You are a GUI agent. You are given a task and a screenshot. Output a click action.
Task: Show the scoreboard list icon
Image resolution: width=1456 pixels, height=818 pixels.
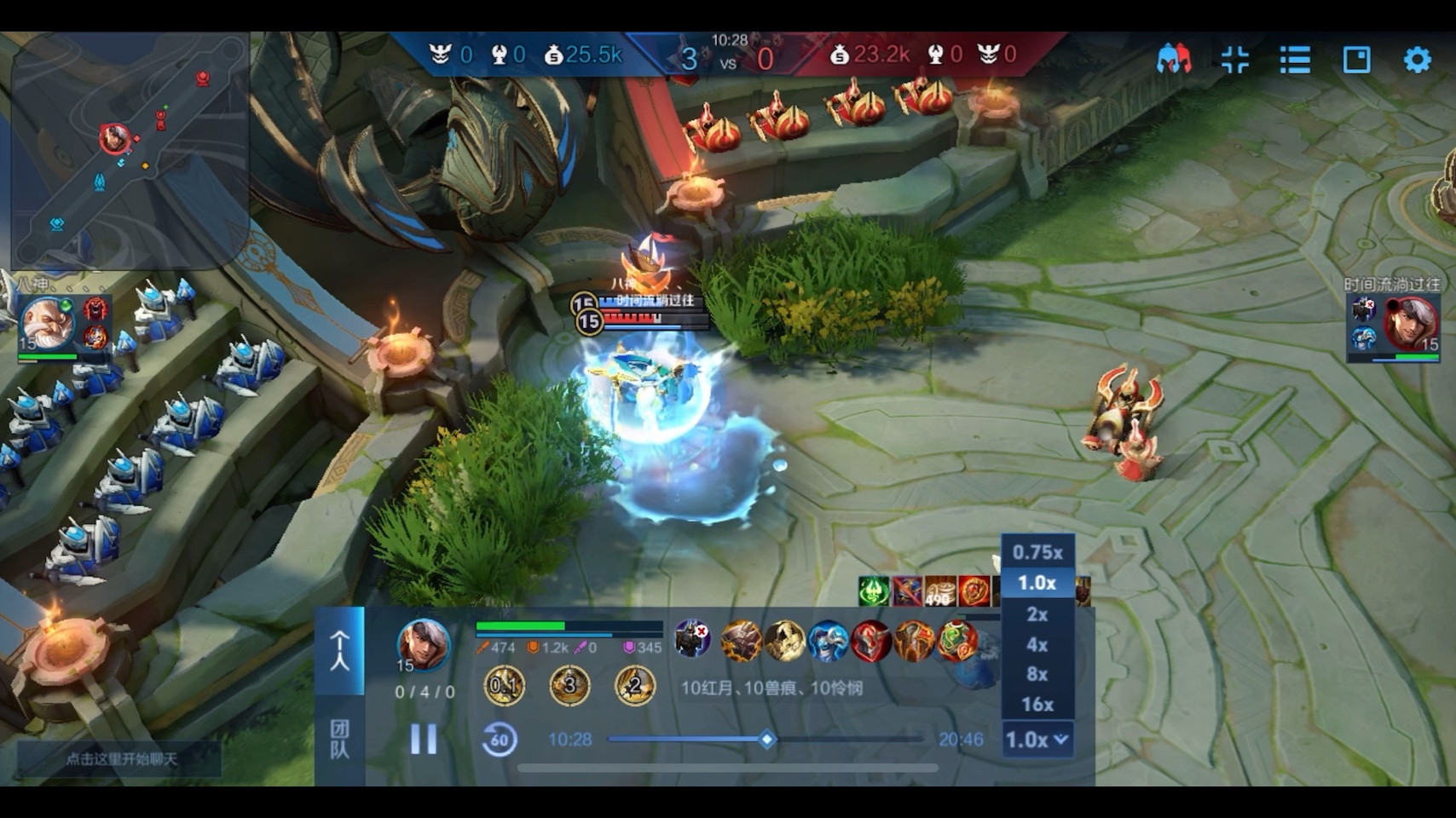click(1295, 60)
